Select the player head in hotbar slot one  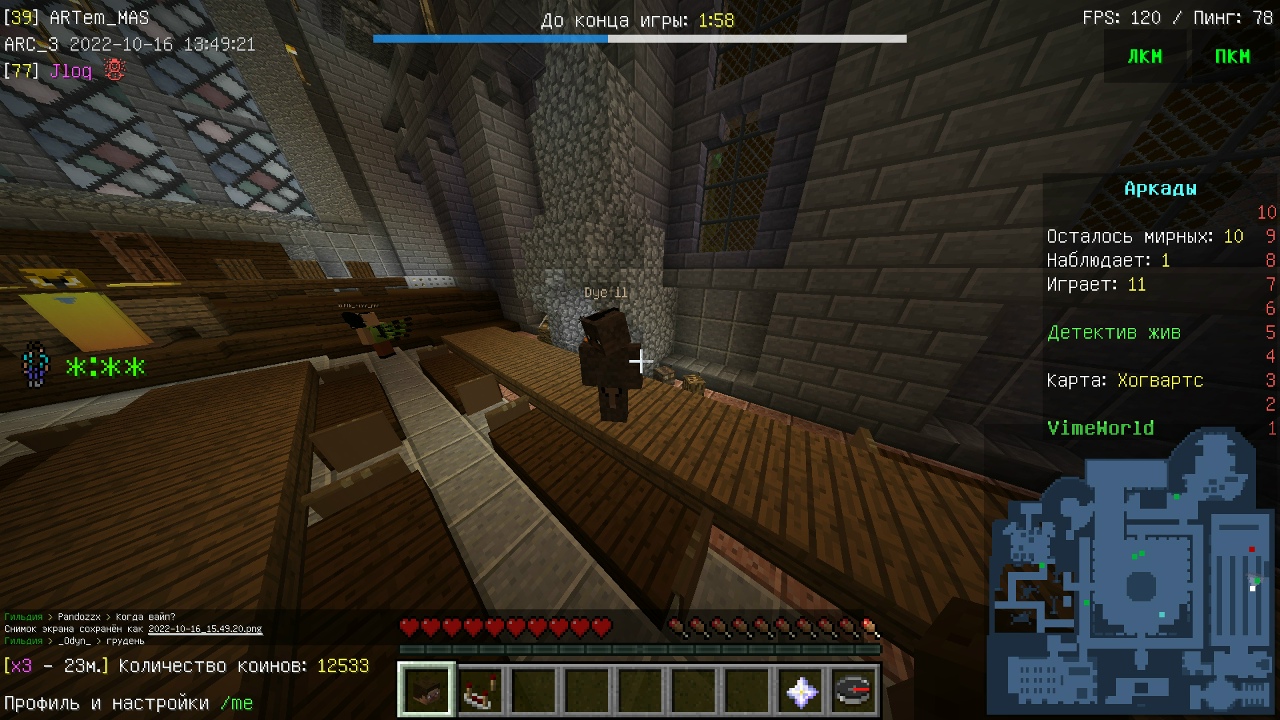coord(425,689)
